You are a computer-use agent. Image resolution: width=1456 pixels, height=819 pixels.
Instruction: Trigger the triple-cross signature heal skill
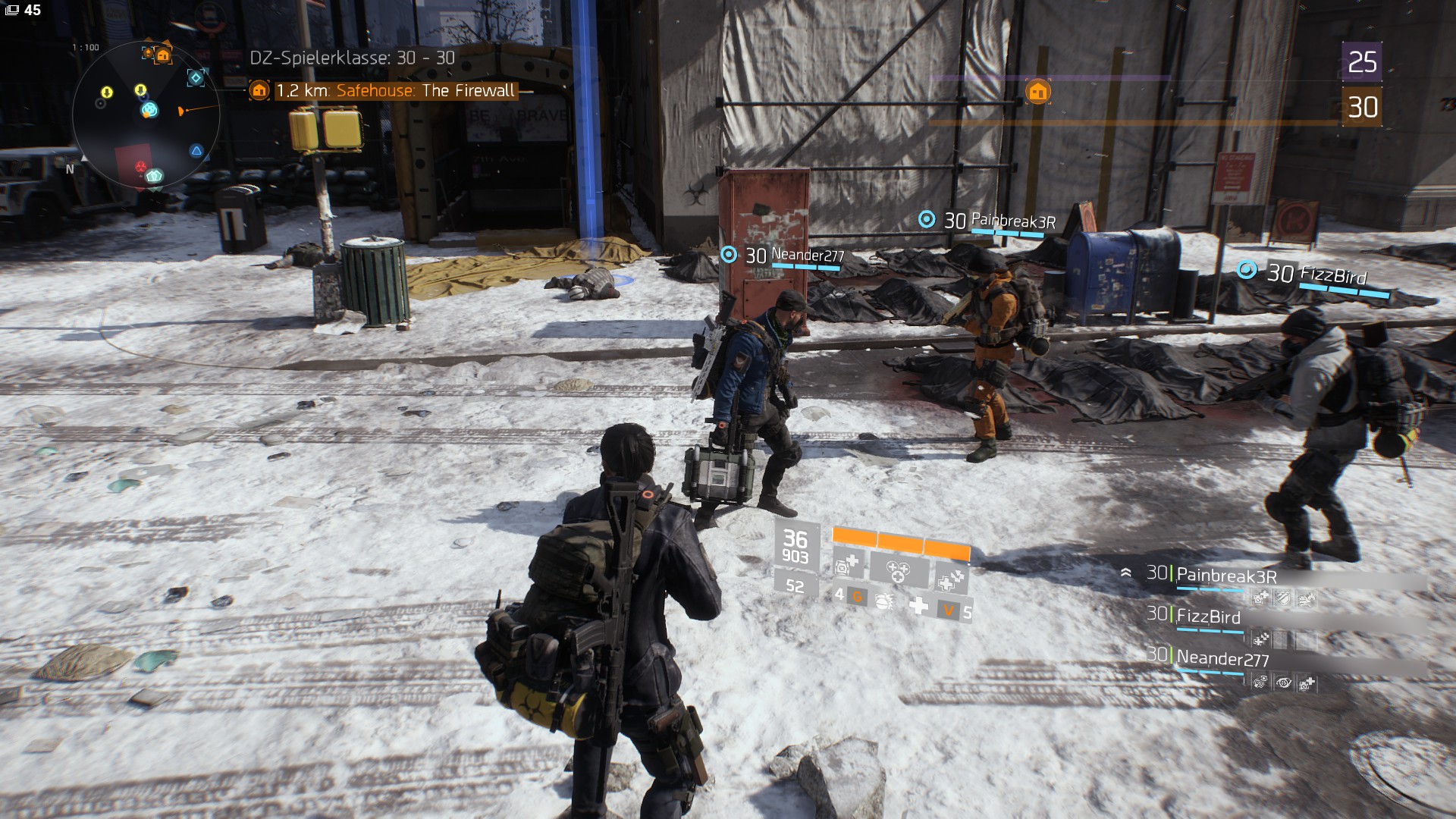pyautogui.click(x=898, y=570)
